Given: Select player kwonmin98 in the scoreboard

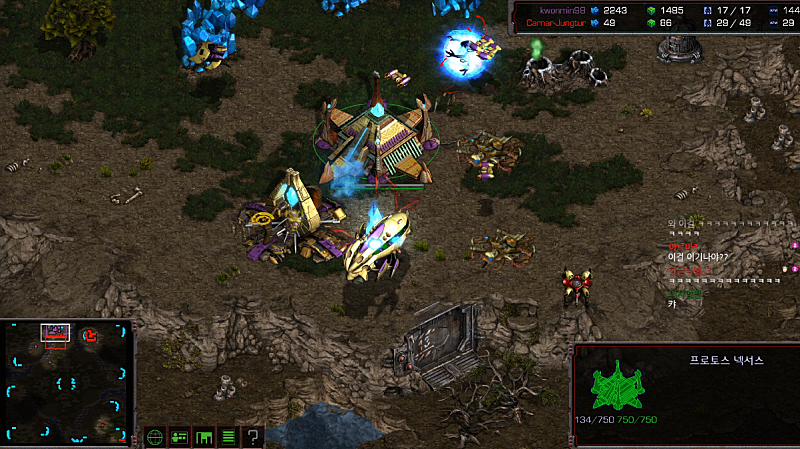Looking at the screenshot, I should (552, 10).
